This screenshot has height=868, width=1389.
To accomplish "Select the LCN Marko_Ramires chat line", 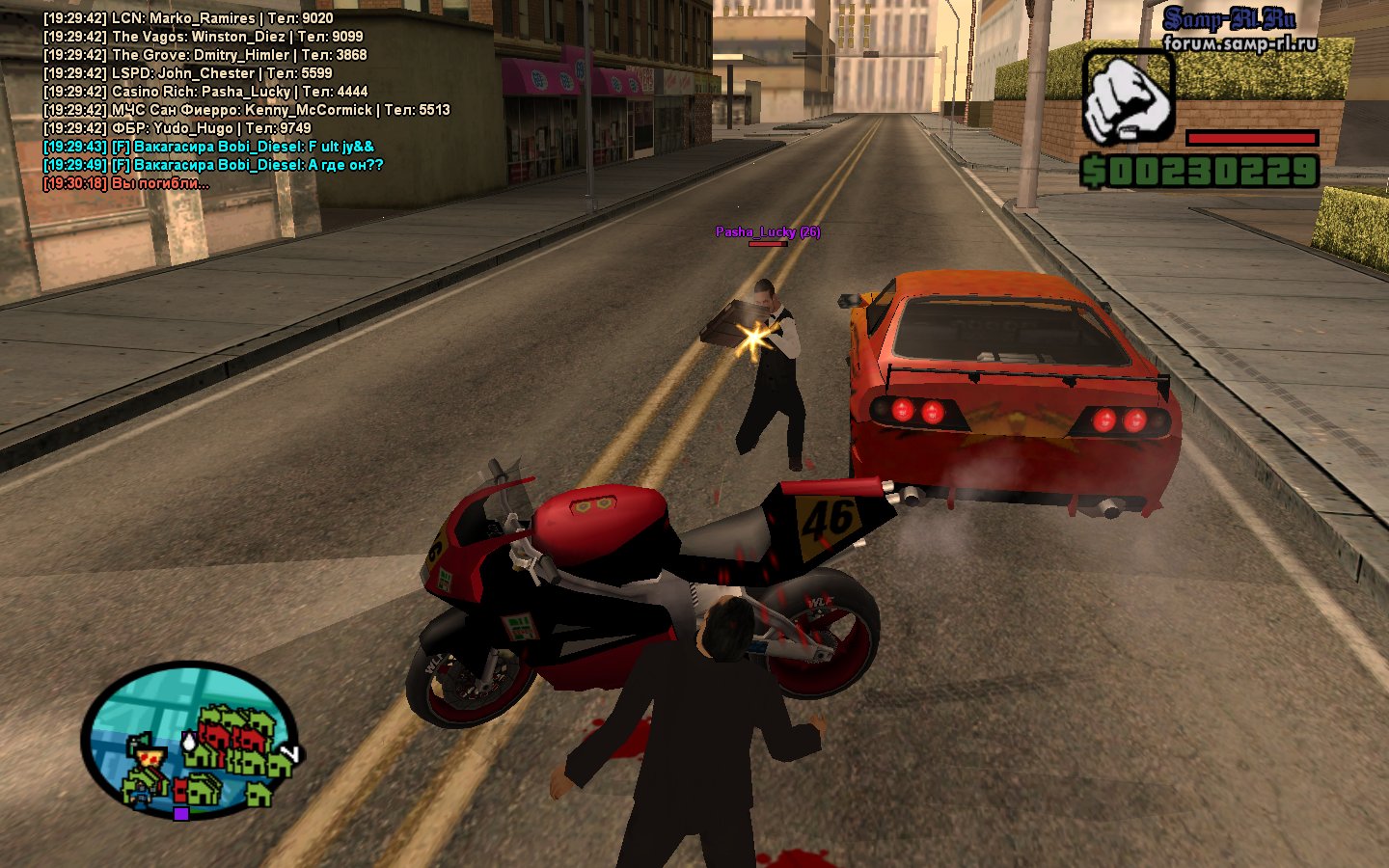I will [x=188, y=18].
